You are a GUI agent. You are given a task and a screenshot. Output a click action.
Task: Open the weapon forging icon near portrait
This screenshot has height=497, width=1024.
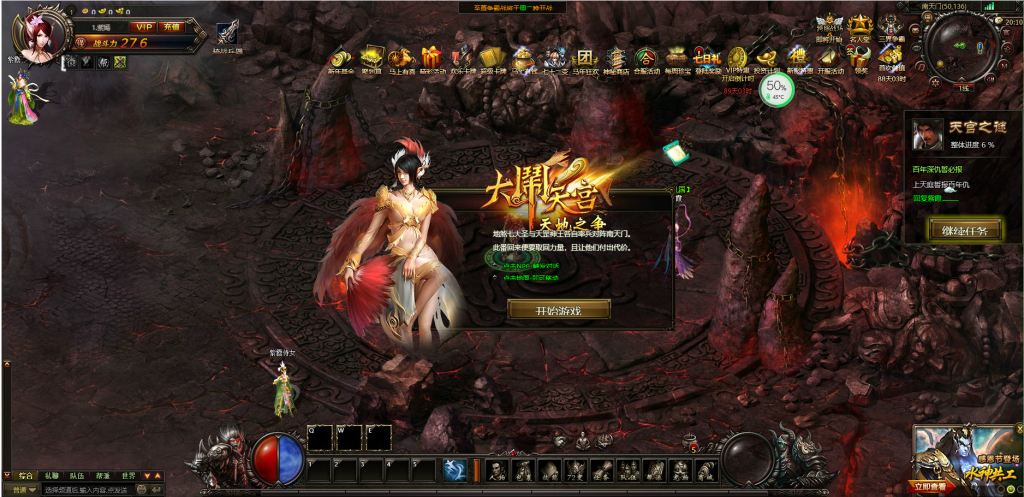click(226, 33)
